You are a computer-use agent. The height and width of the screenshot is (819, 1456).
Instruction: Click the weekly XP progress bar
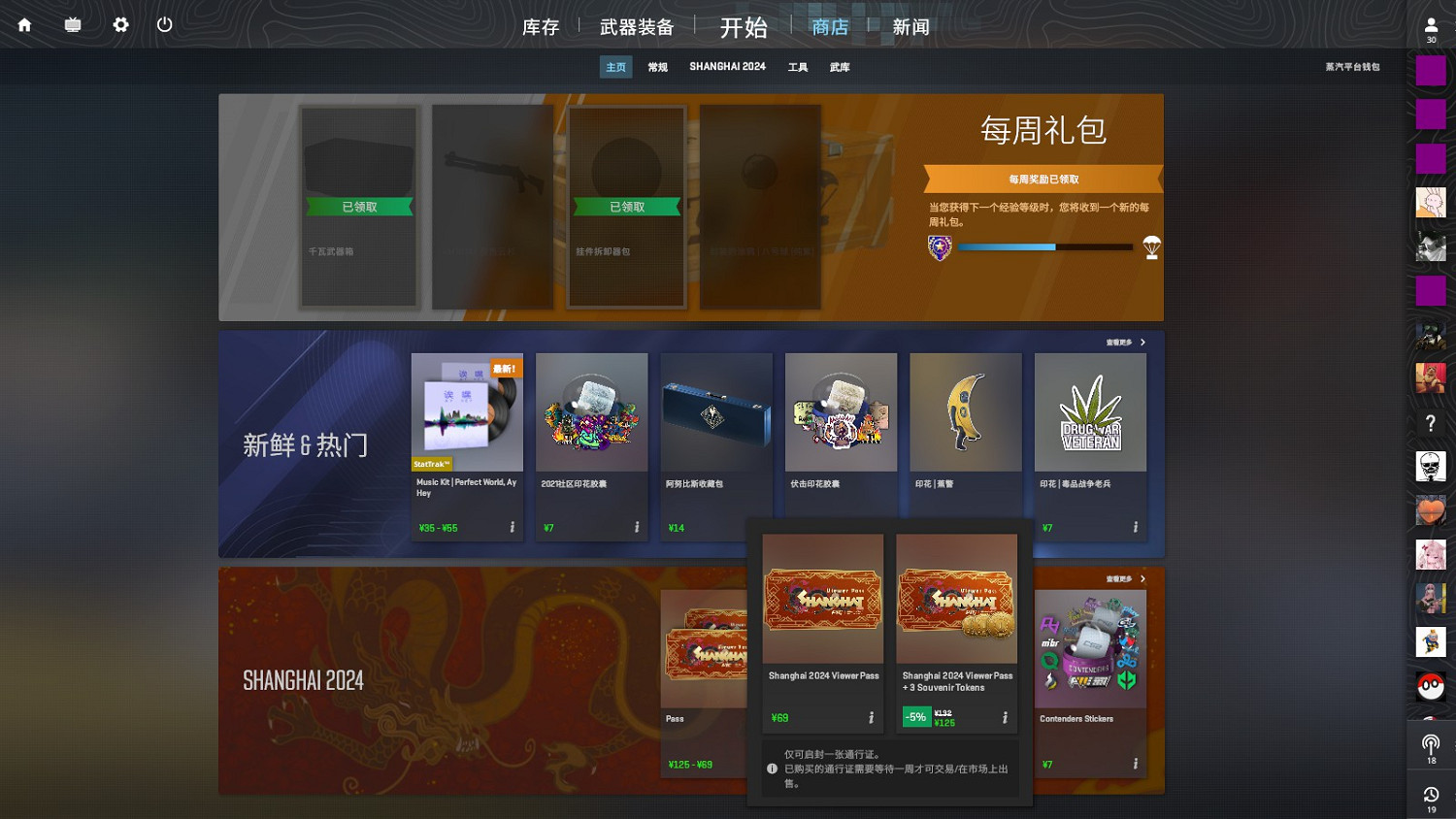(1044, 246)
